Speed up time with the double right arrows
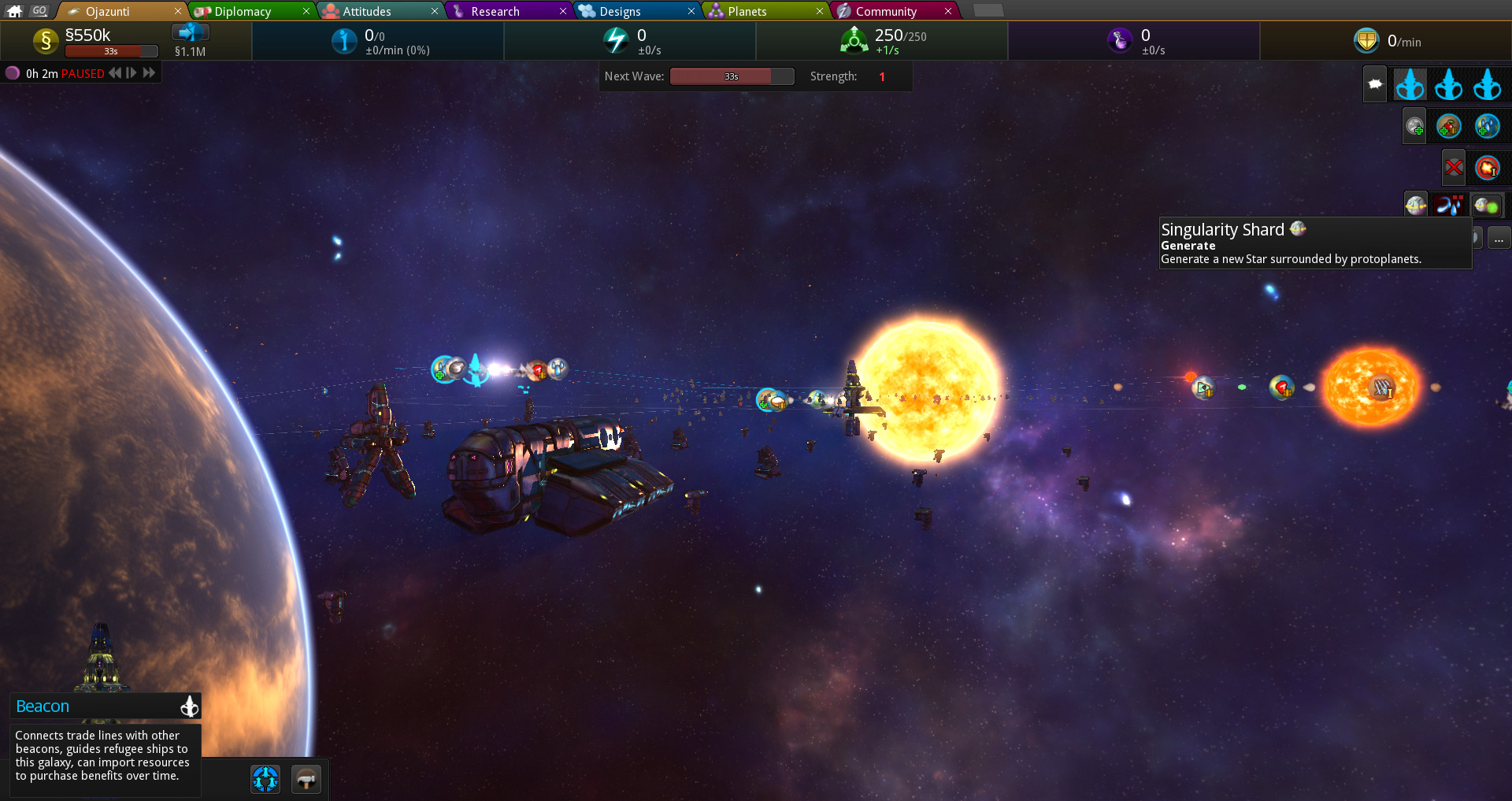 (150, 72)
